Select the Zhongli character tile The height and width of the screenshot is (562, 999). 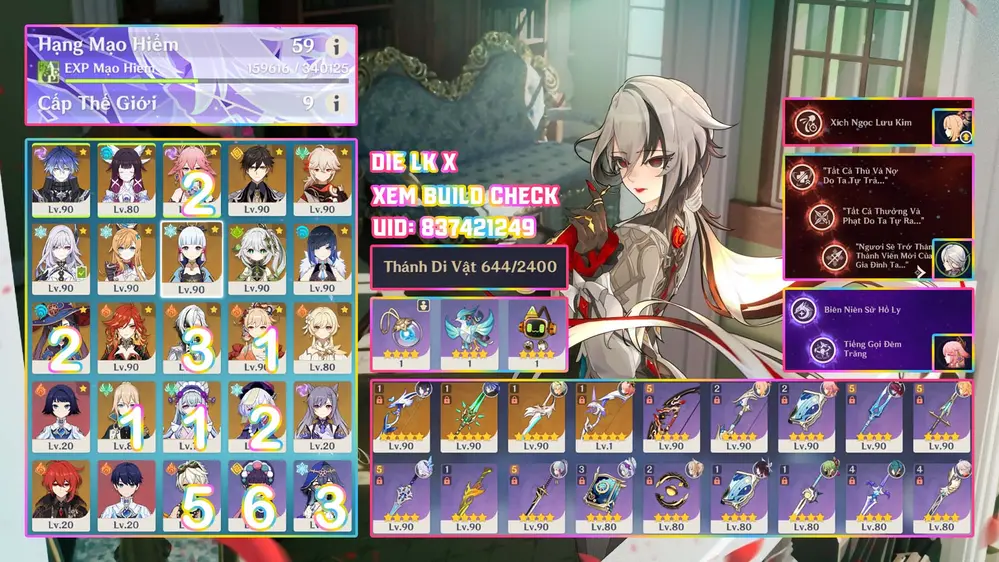coord(257,181)
